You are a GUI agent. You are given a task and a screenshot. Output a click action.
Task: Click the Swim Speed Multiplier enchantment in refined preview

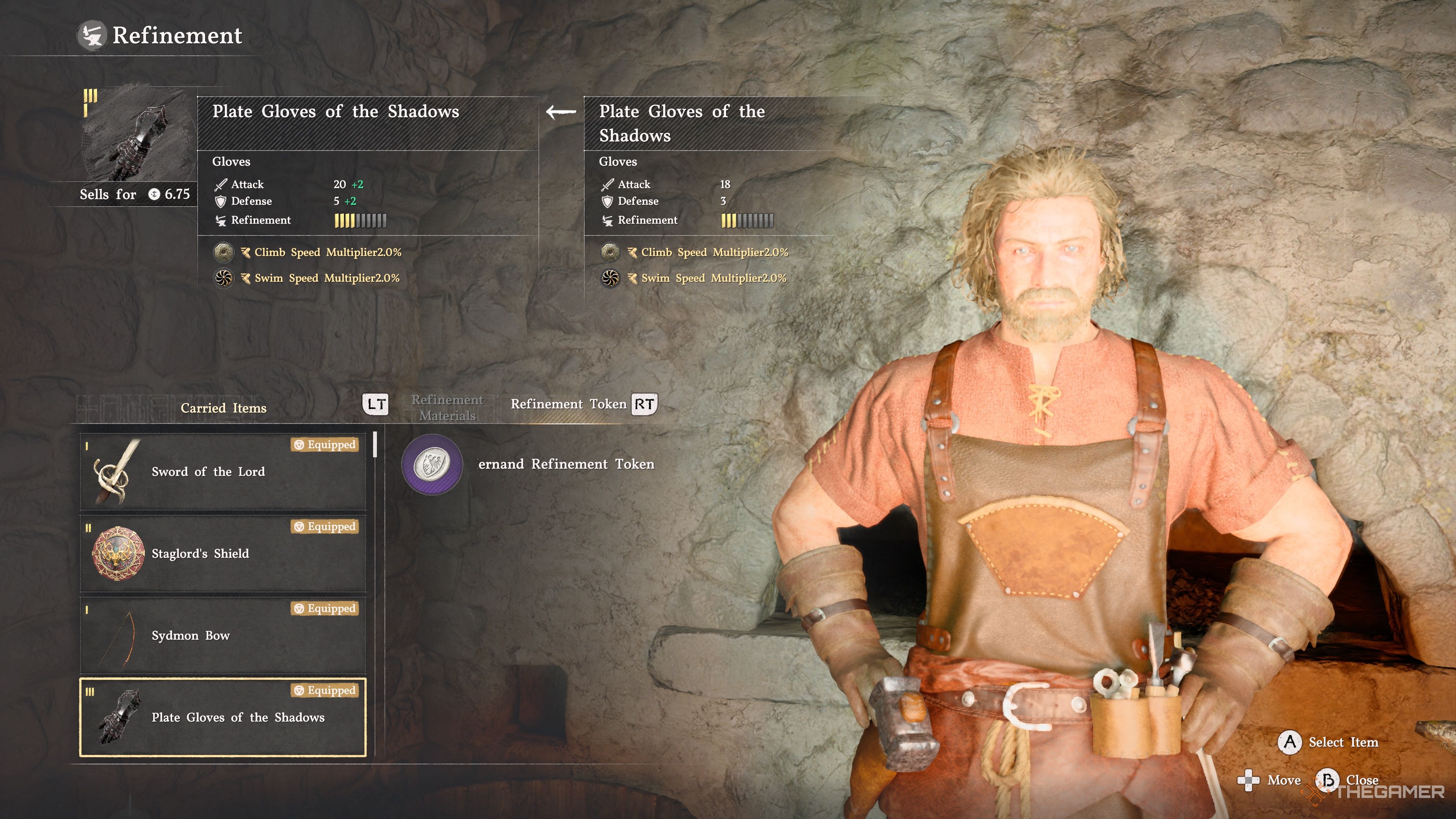pos(327,278)
